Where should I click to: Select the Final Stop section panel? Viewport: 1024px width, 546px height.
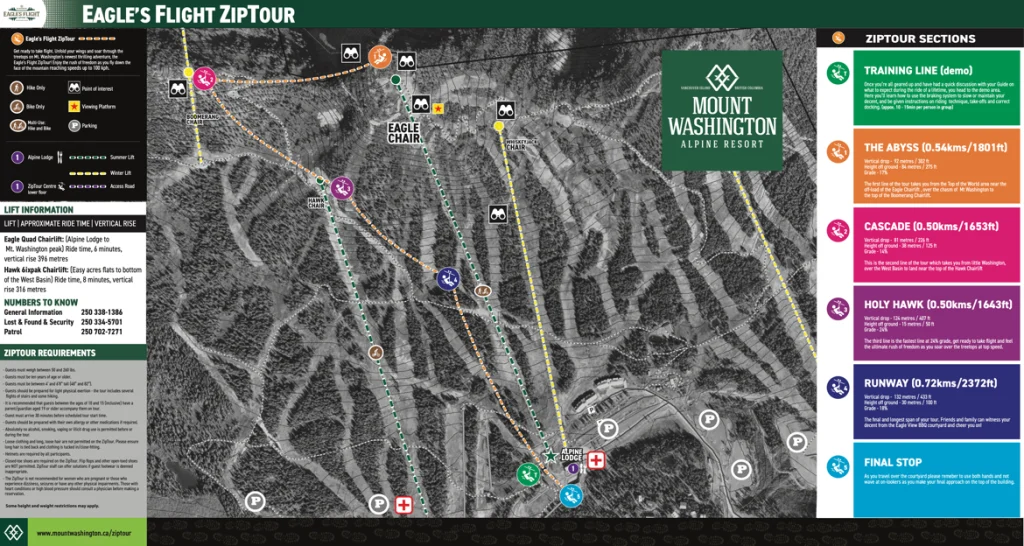pos(920,478)
